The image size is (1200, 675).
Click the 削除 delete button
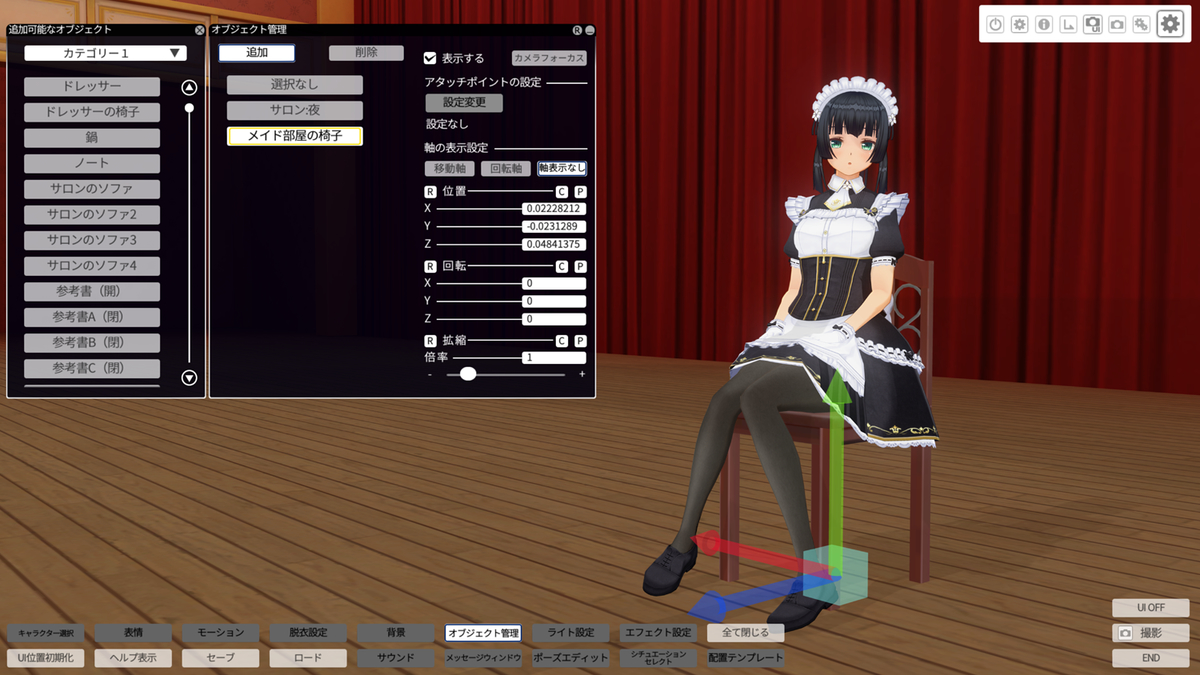tap(366, 53)
